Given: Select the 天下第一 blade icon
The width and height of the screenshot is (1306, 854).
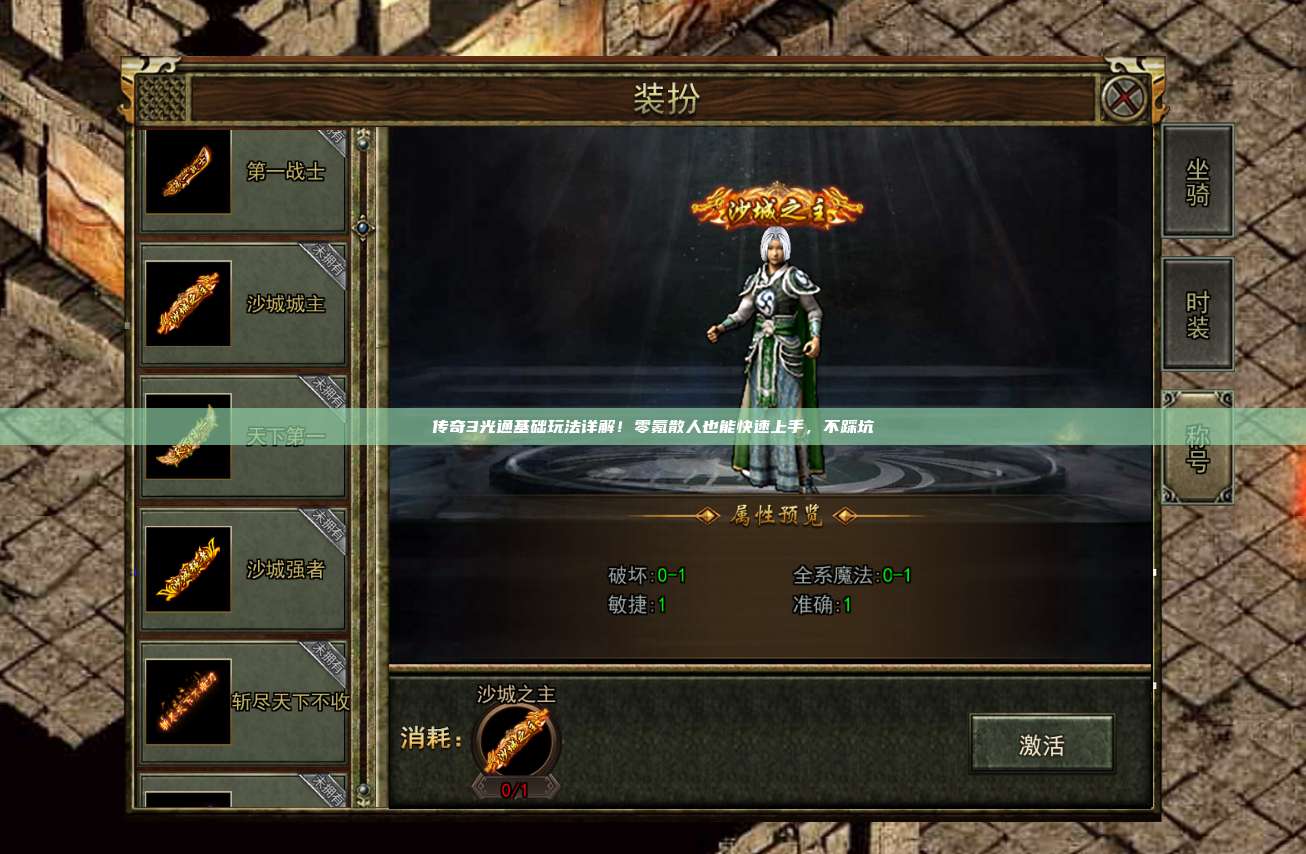Looking at the screenshot, I should pyautogui.click(x=187, y=437).
